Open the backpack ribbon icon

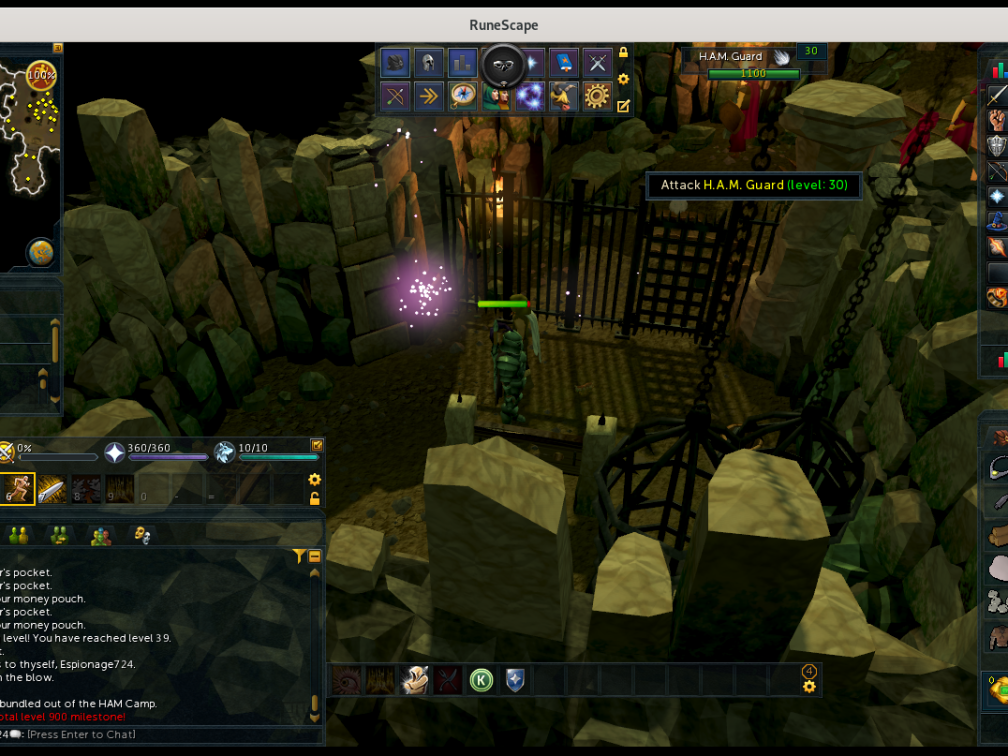[395, 62]
